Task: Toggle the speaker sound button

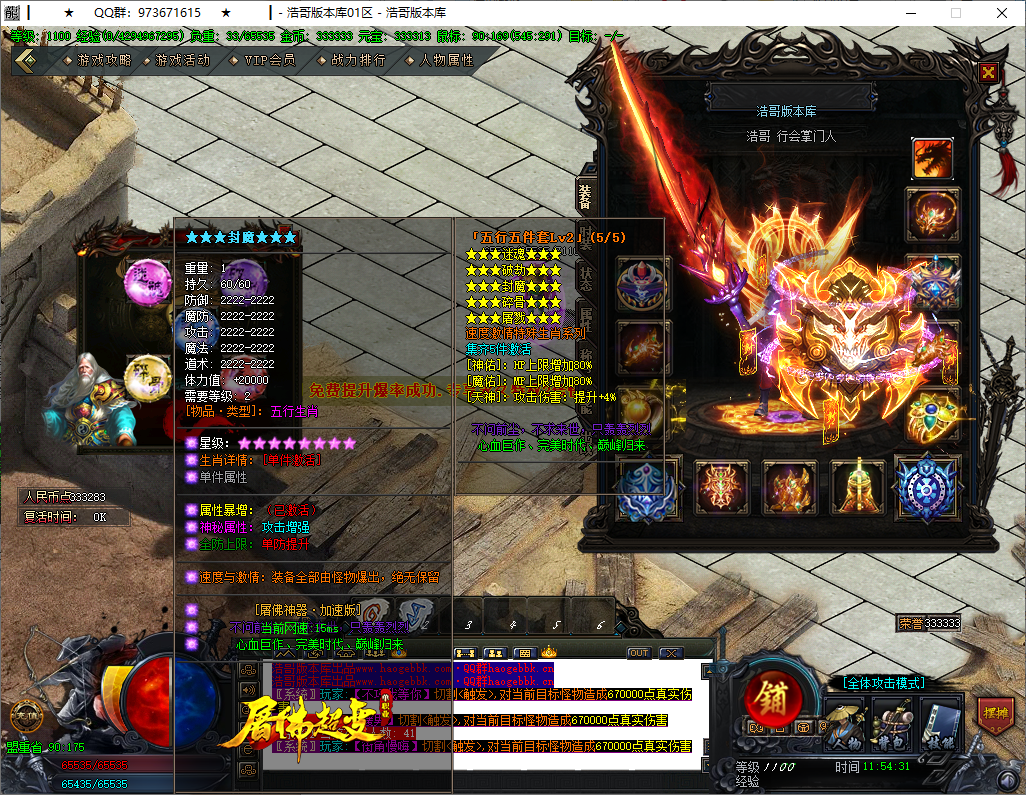Action: click(x=247, y=690)
